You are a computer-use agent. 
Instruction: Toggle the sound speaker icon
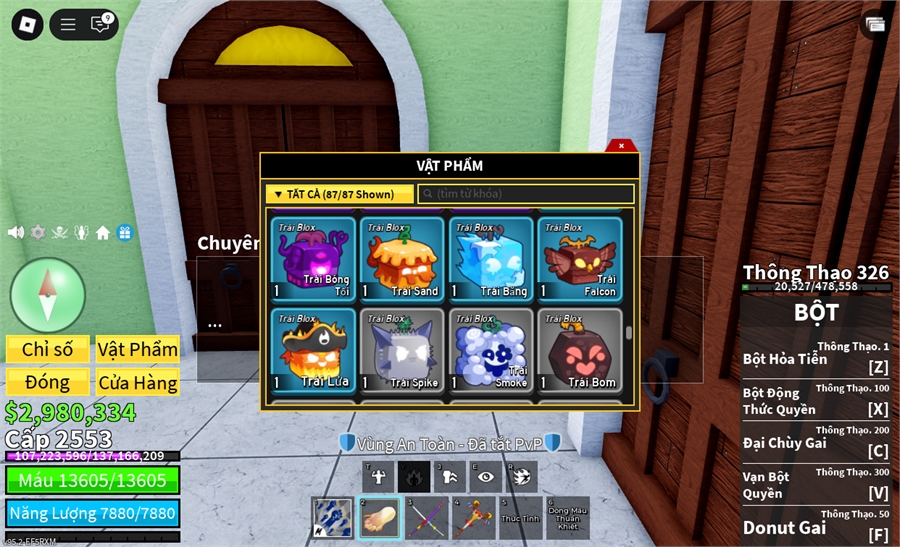16,232
